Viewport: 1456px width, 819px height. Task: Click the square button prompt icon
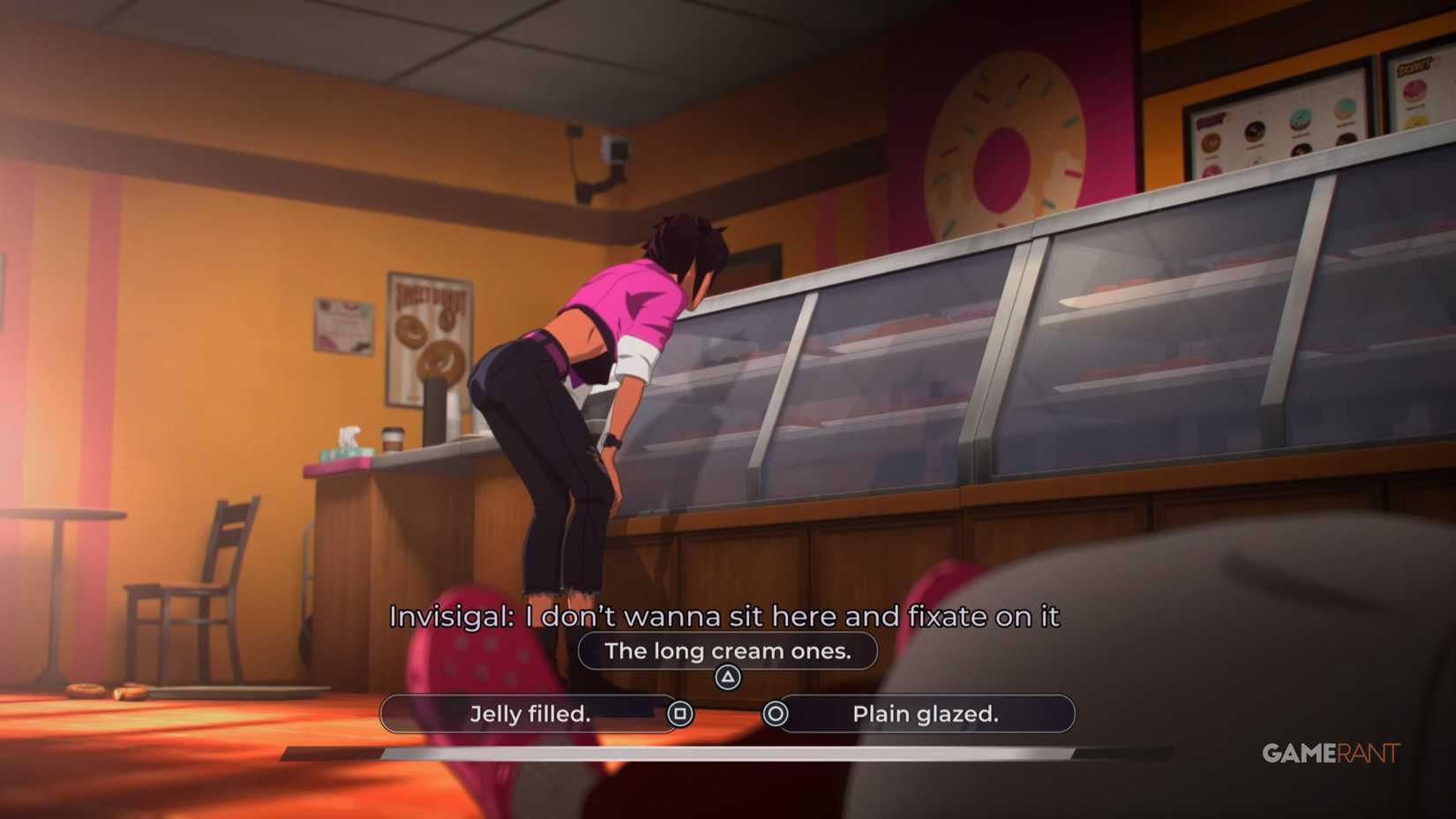click(x=682, y=714)
